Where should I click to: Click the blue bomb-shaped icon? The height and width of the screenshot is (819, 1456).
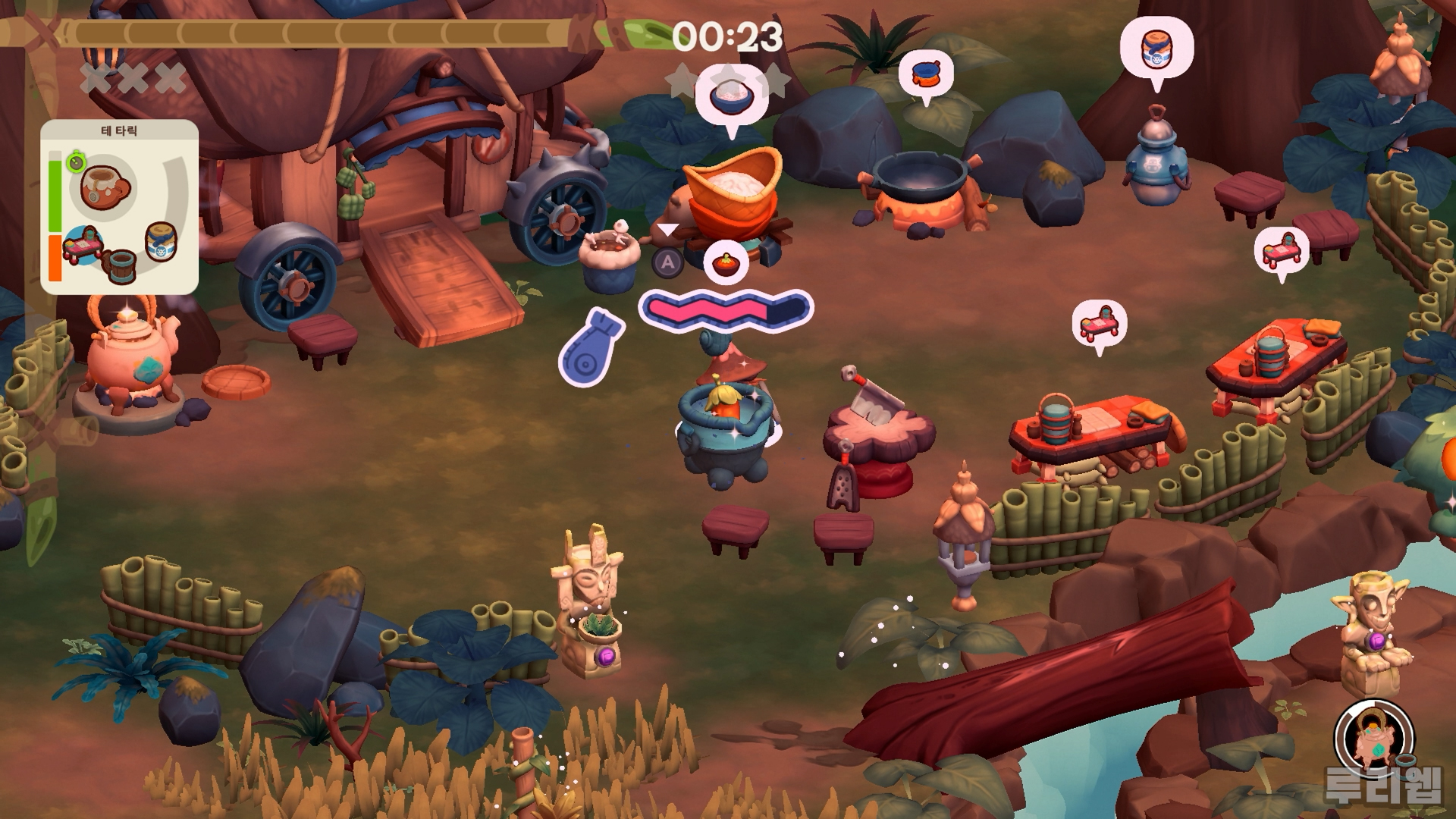(x=591, y=347)
